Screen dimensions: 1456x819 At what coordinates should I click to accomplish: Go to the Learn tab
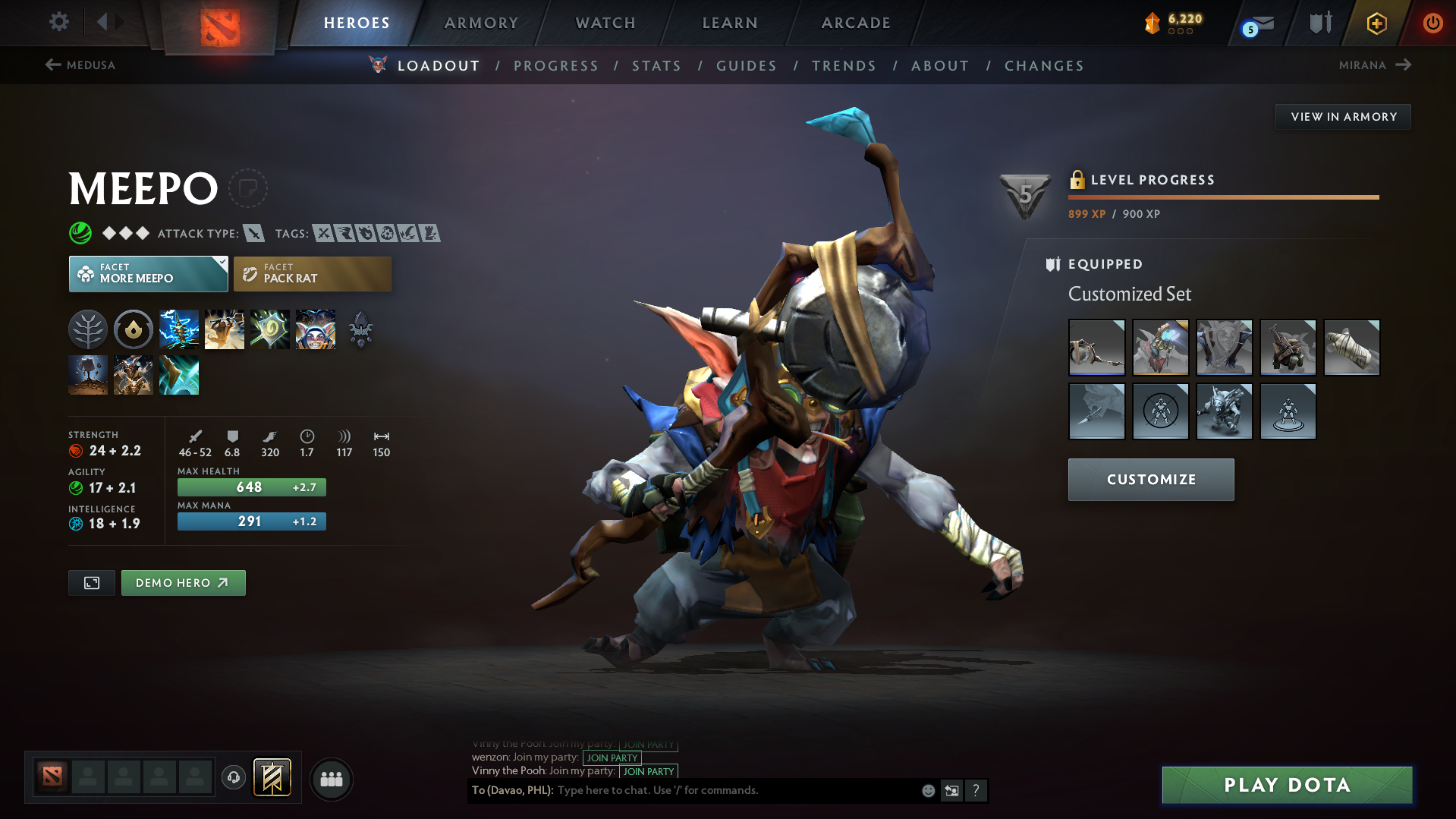point(730,23)
